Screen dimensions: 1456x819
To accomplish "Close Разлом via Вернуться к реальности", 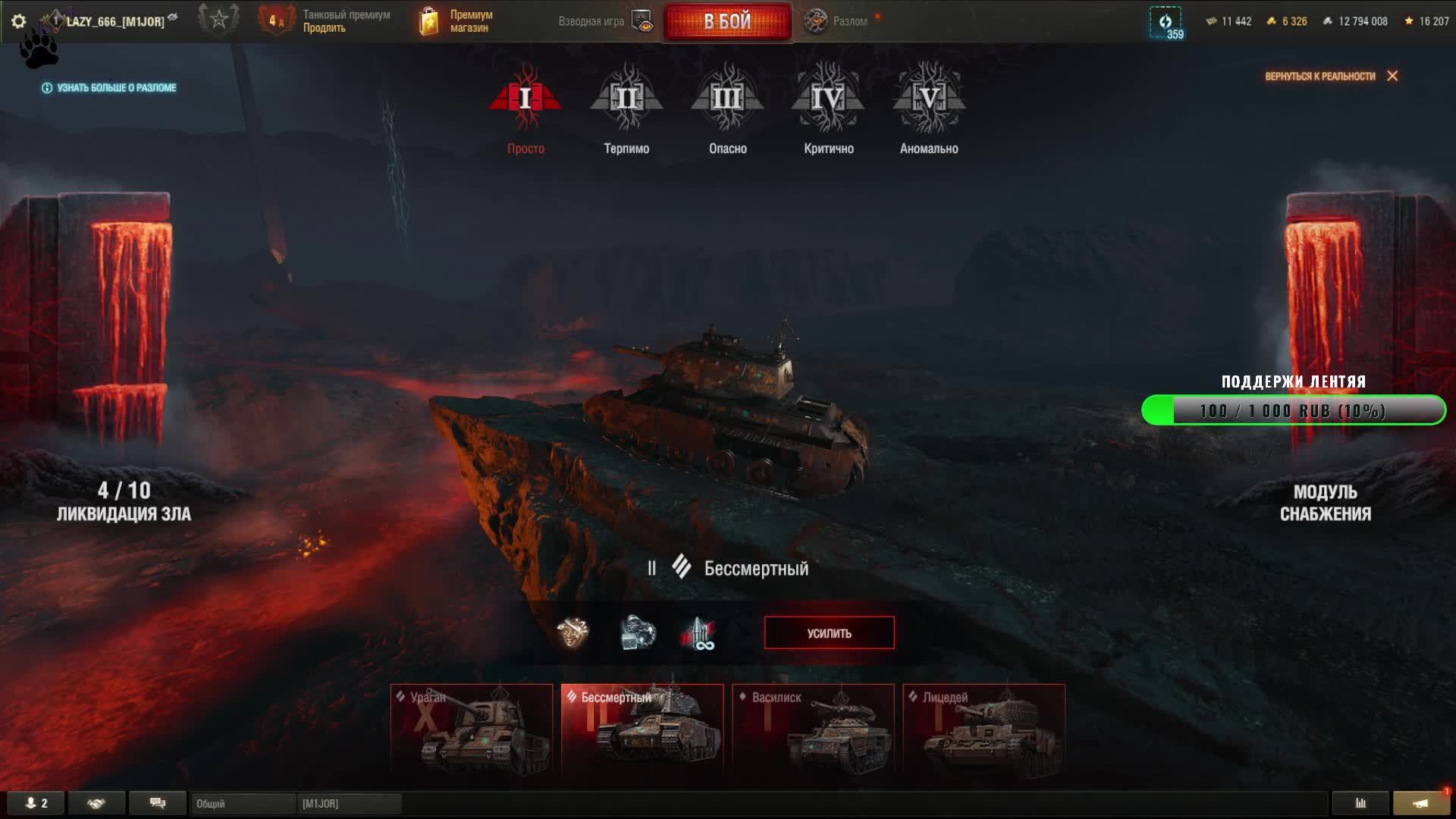I will tap(1331, 76).
